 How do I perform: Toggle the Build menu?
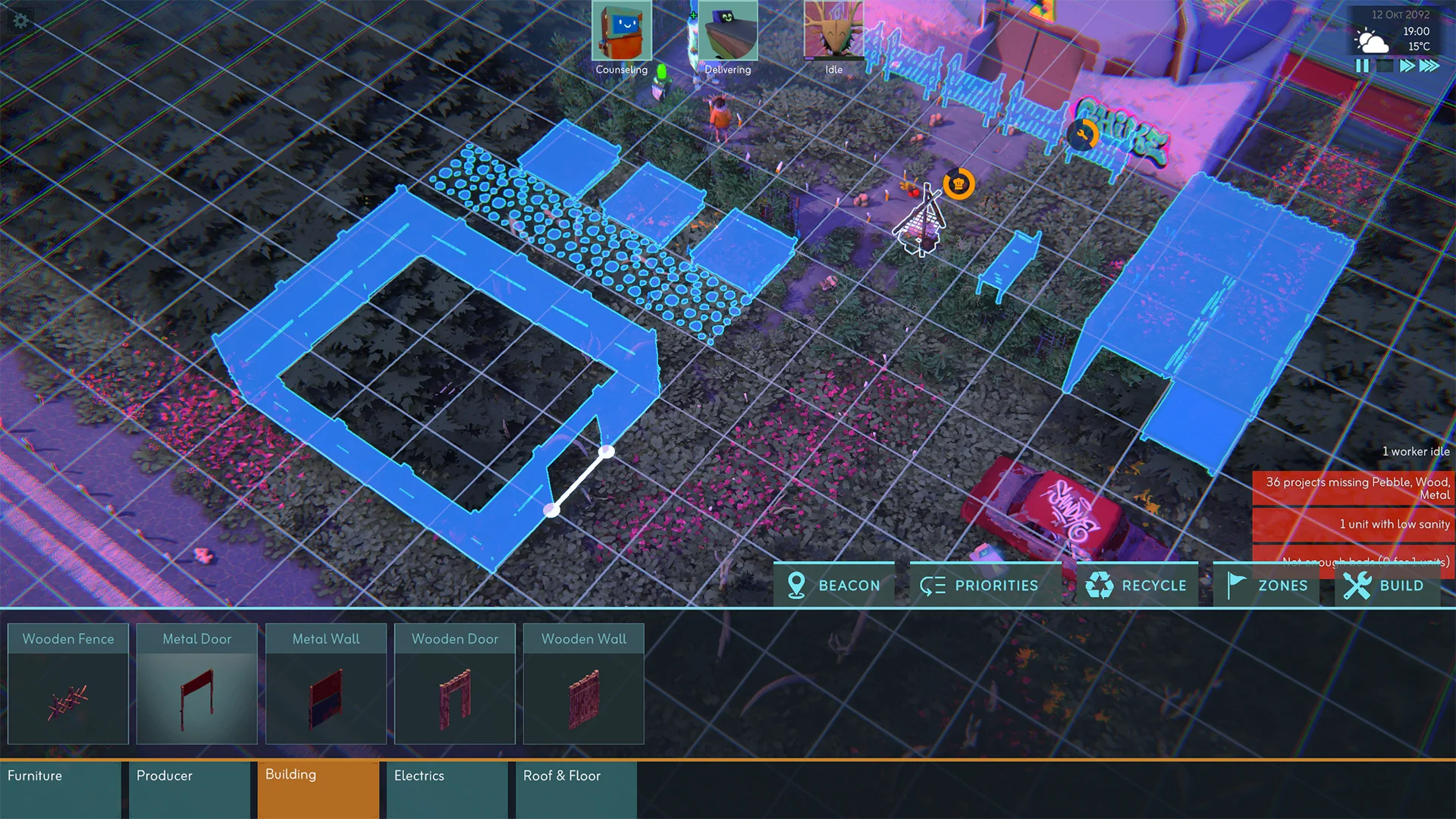pos(1386,585)
